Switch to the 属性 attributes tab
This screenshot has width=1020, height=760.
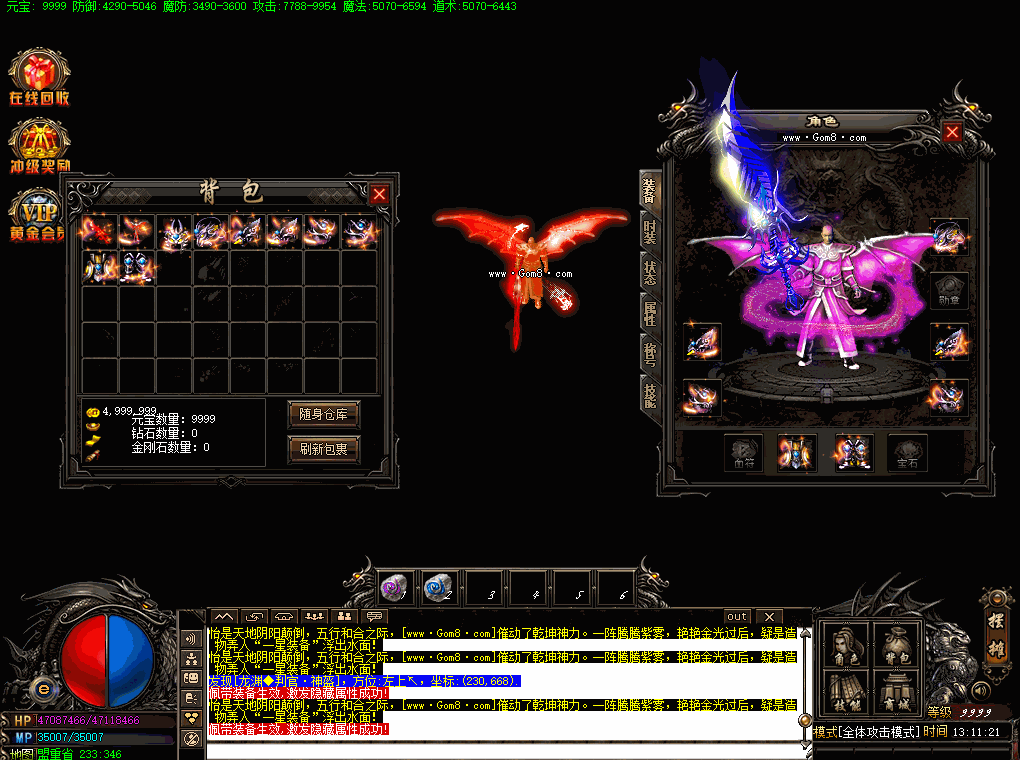click(x=649, y=313)
